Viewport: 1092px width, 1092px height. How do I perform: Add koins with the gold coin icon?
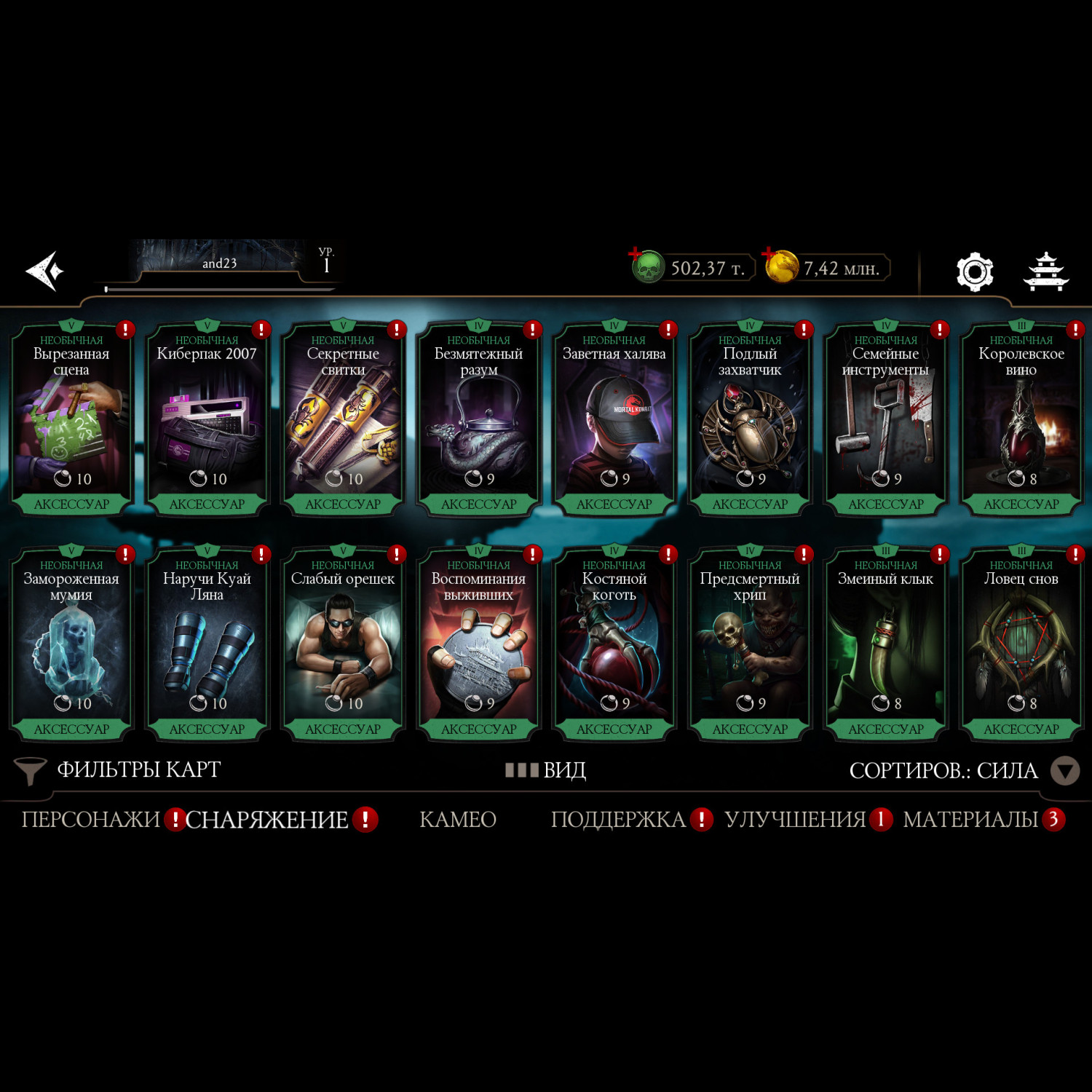point(780,266)
